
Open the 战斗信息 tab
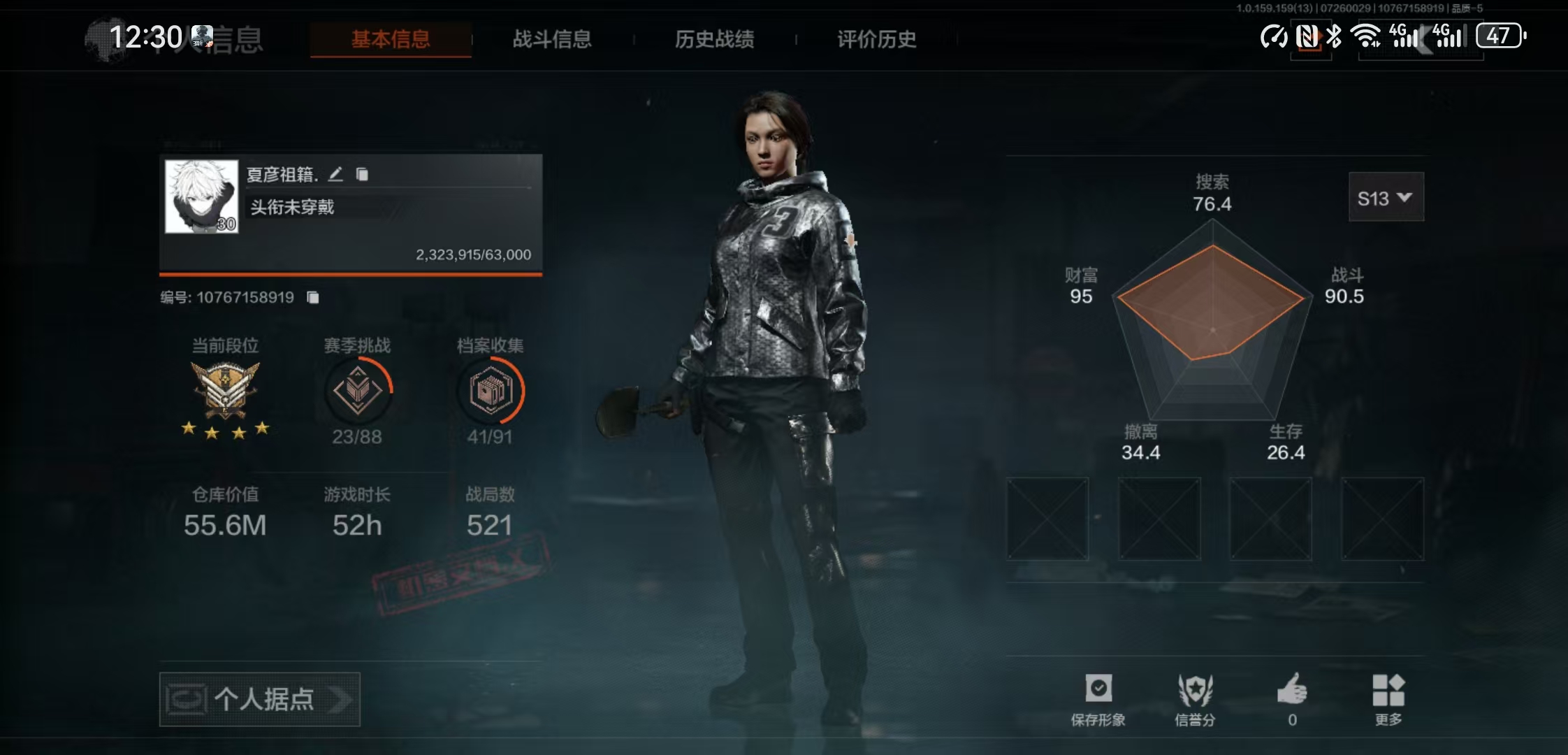click(x=552, y=39)
